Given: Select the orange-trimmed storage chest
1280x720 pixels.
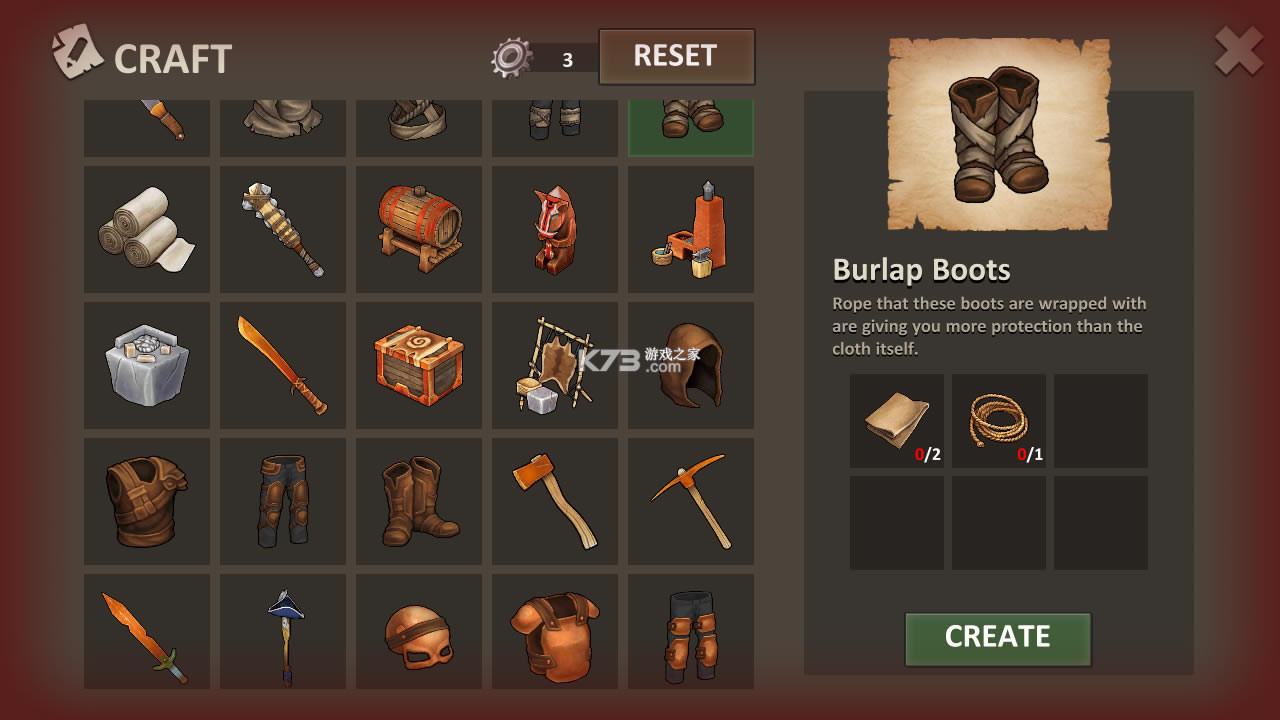Looking at the screenshot, I should coord(419,365).
